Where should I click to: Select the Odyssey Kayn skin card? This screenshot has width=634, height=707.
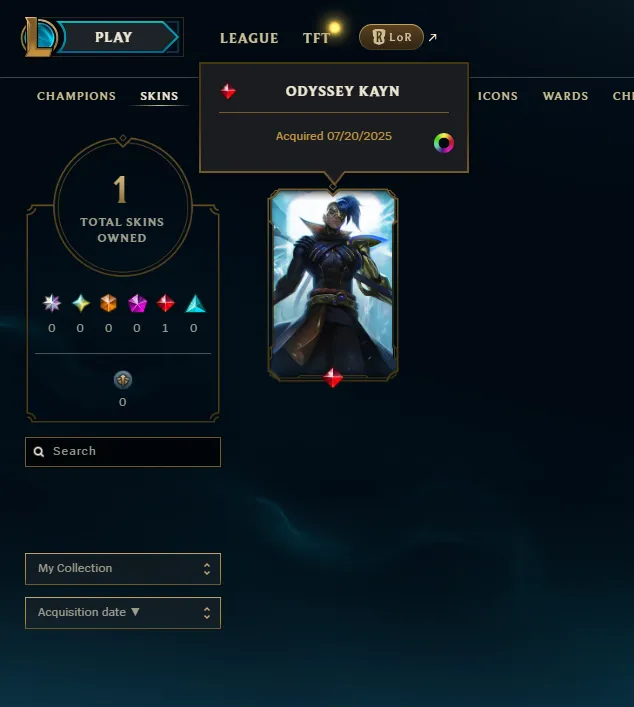pyautogui.click(x=333, y=283)
